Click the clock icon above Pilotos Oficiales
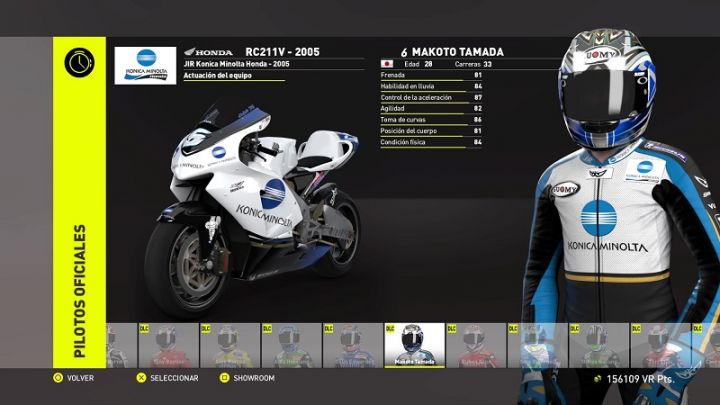The height and width of the screenshot is (405, 720). click(x=79, y=62)
